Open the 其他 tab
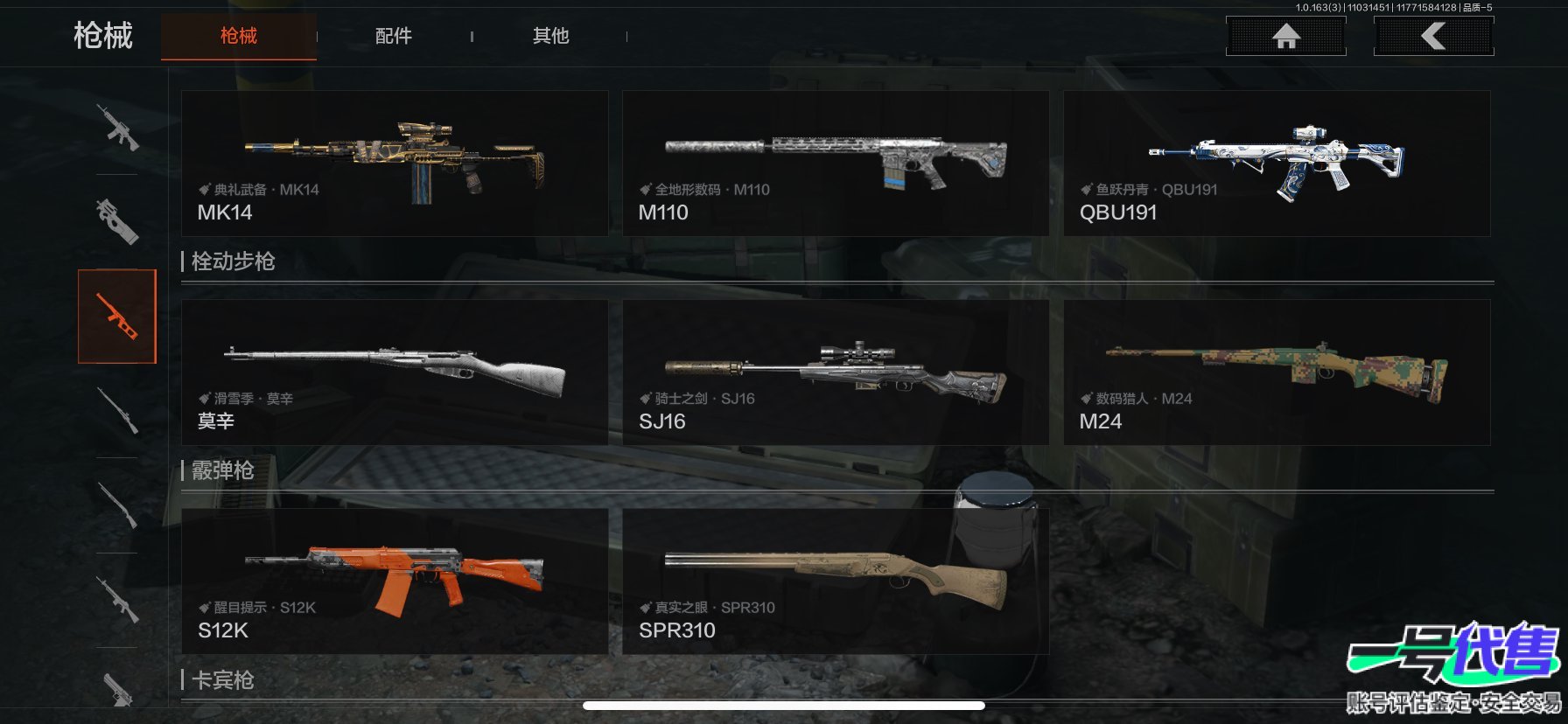The height and width of the screenshot is (724, 1568). click(550, 36)
